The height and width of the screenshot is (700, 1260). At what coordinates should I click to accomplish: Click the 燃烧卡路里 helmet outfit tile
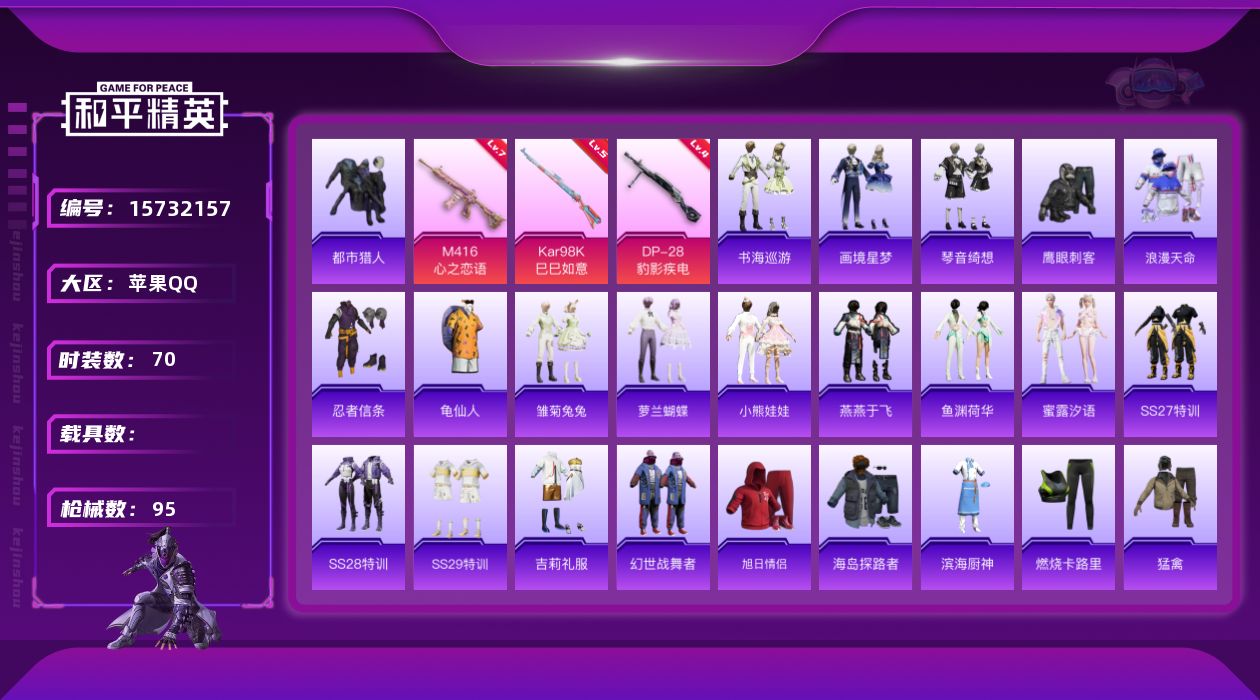coord(1068,516)
